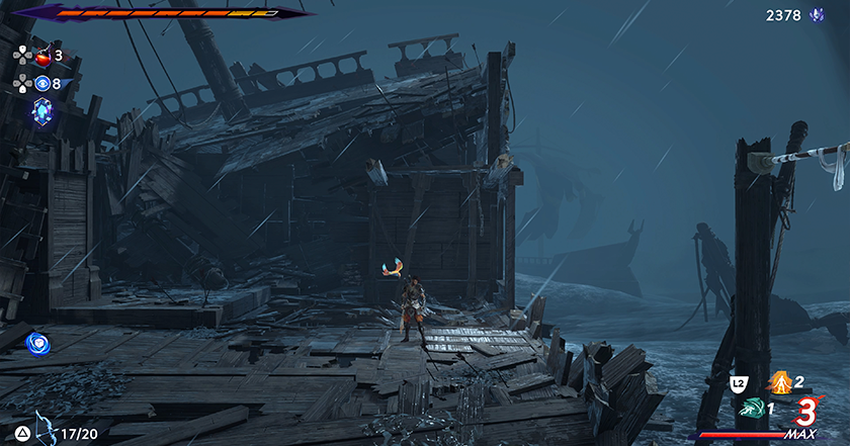Activate the teal slashing Athra surge
Image resolution: width=850 pixels, height=446 pixels.
click(x=751, y=408)
